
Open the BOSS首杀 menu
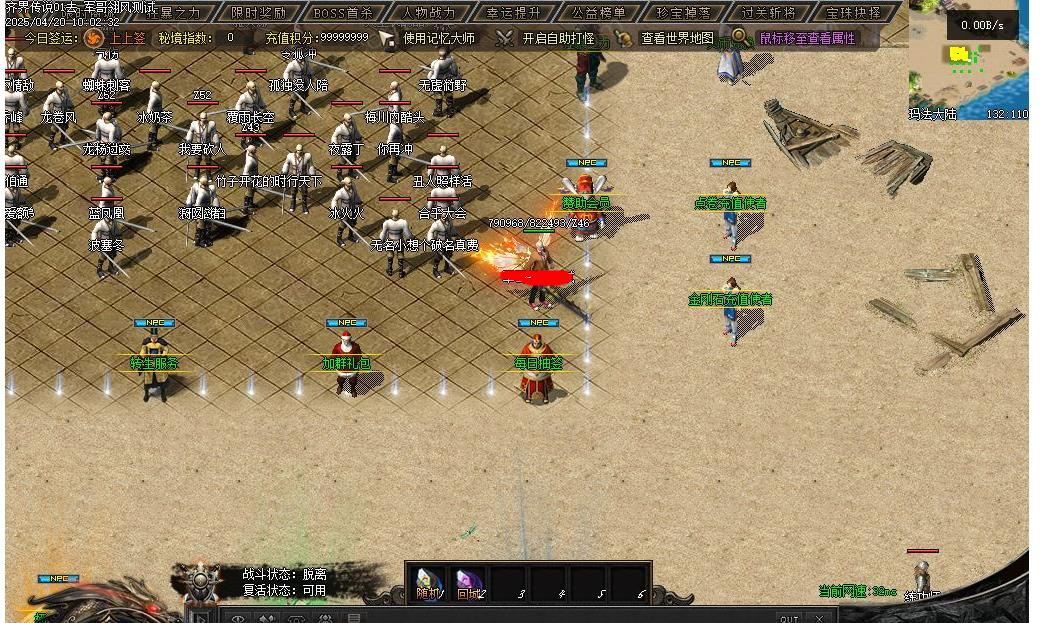point(342,13)
